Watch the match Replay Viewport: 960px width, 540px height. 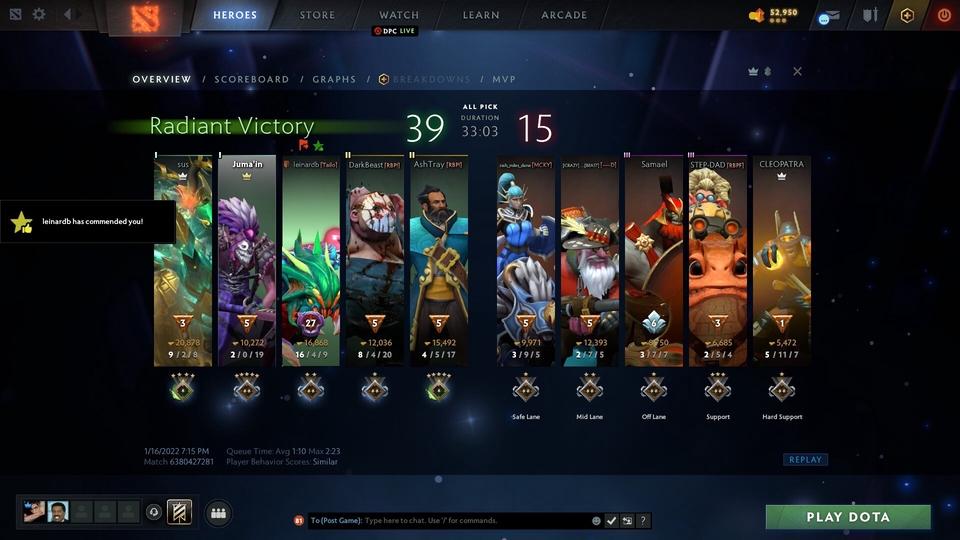pos(805,460)
